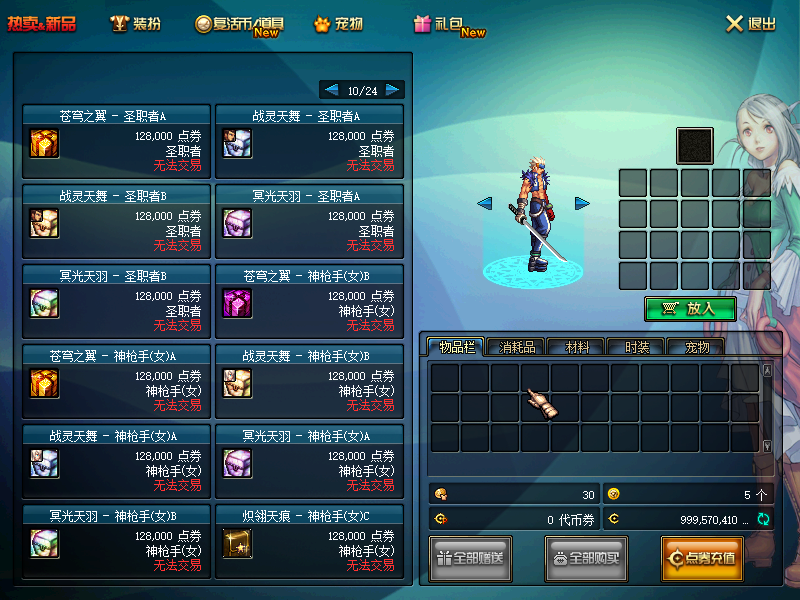Switch to the 复活币/道具 category

238,24
